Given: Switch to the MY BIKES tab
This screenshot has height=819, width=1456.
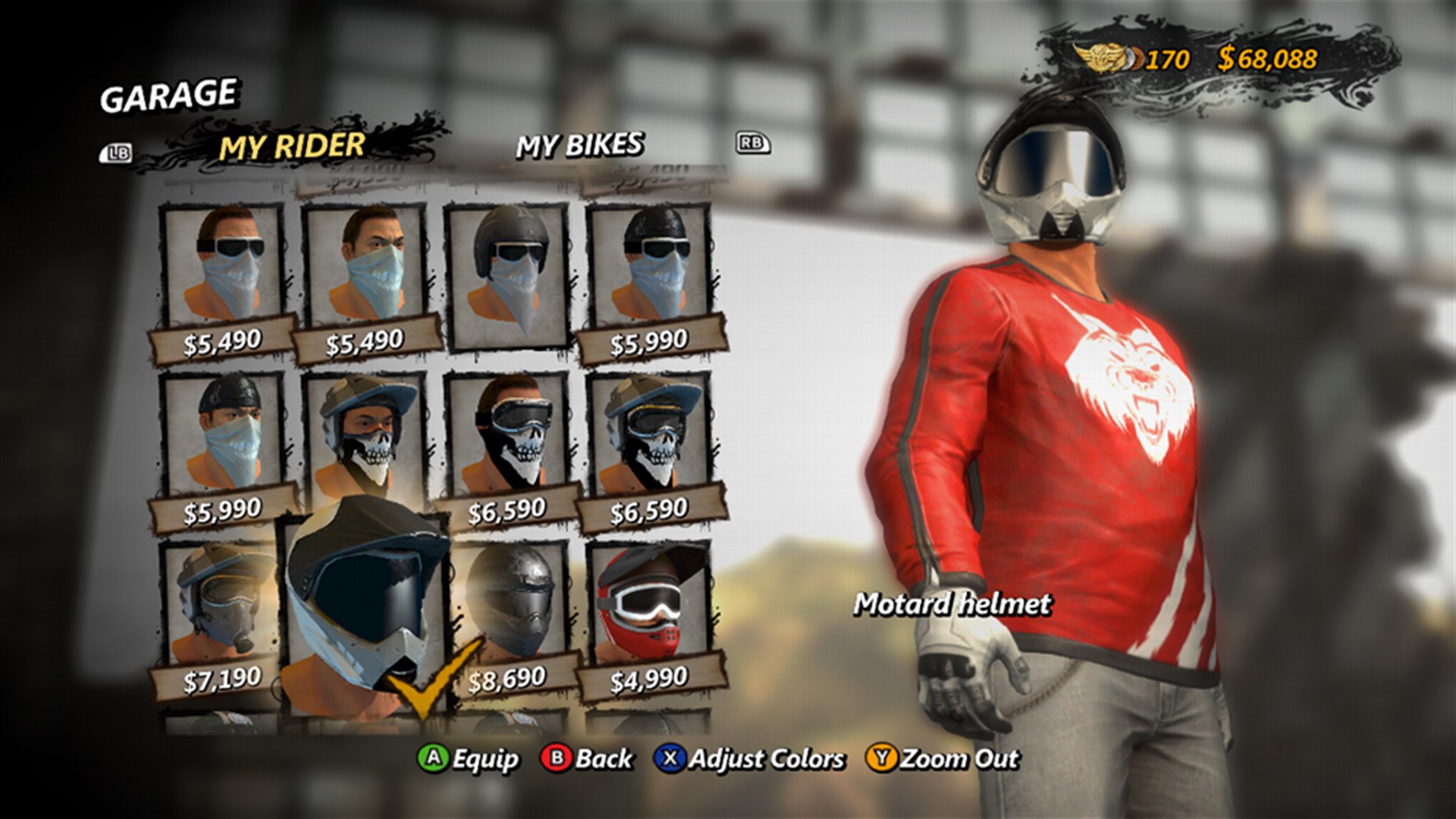Looking at the screenshot, I should (x=581, y=144).
